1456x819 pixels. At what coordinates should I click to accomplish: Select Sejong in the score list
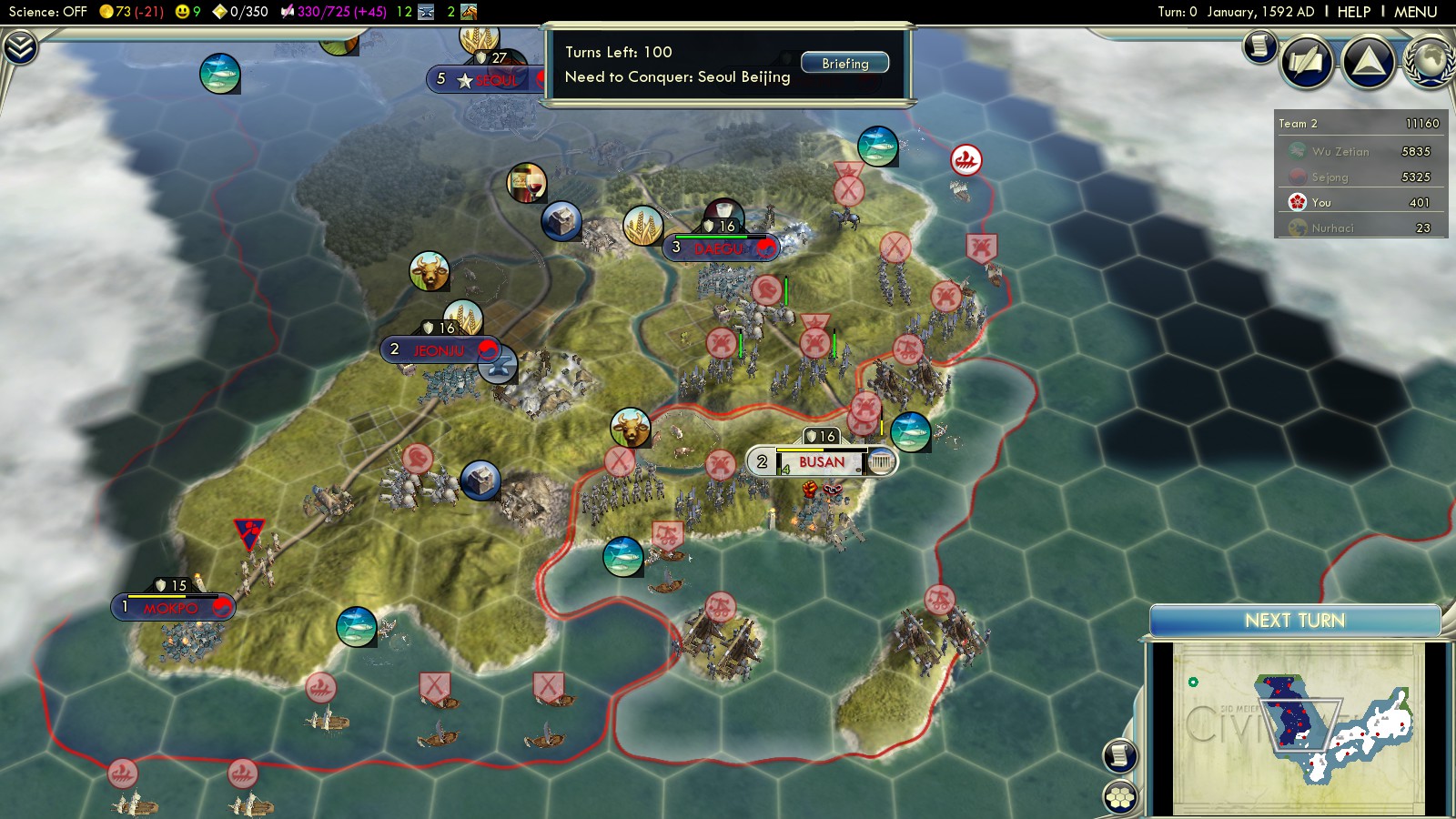(x=1330, y=177)
